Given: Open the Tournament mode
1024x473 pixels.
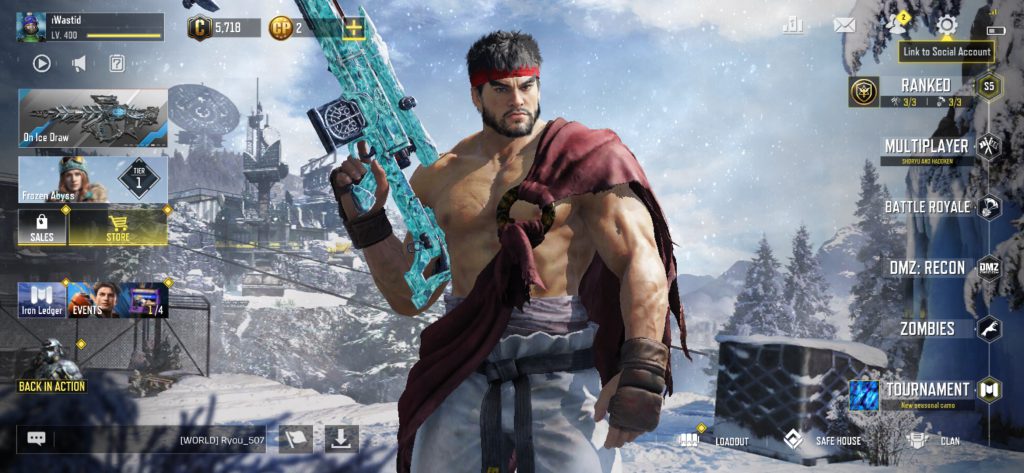Looking at the screenshot, I should pyautogui.click(x=927, y=389).
